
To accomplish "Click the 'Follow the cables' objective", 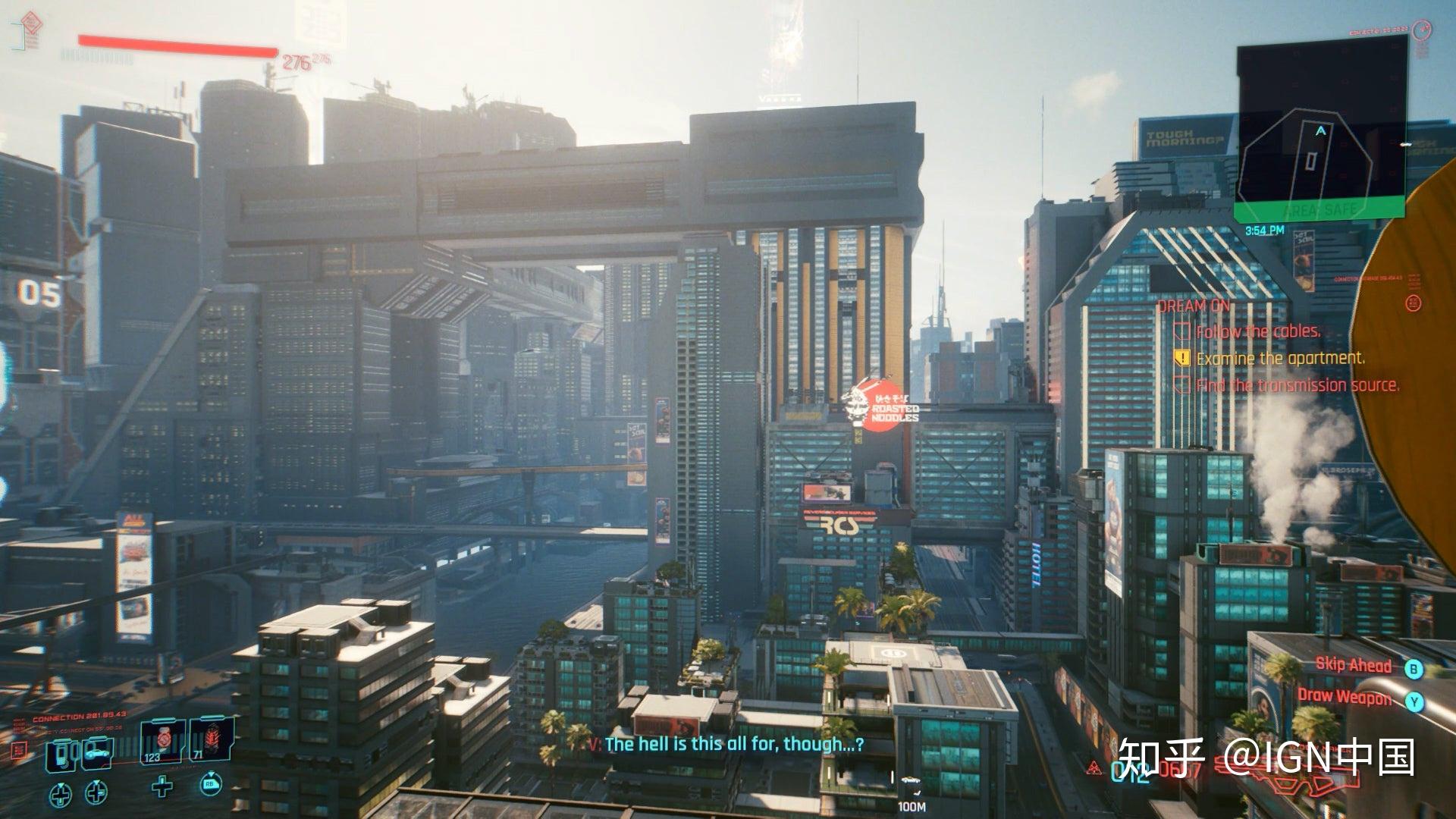I will [x=1258, y=331].
